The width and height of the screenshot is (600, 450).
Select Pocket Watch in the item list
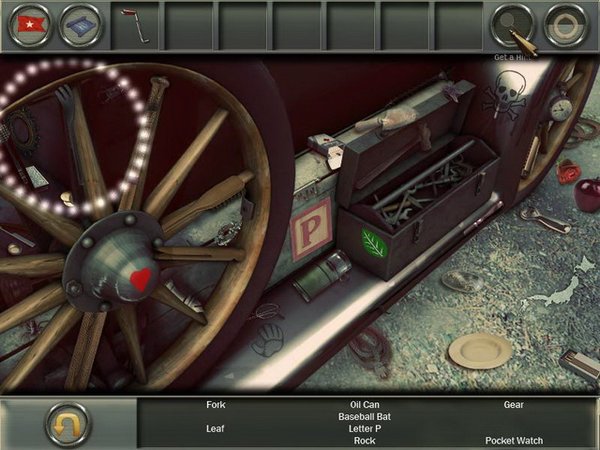(513, 441)
